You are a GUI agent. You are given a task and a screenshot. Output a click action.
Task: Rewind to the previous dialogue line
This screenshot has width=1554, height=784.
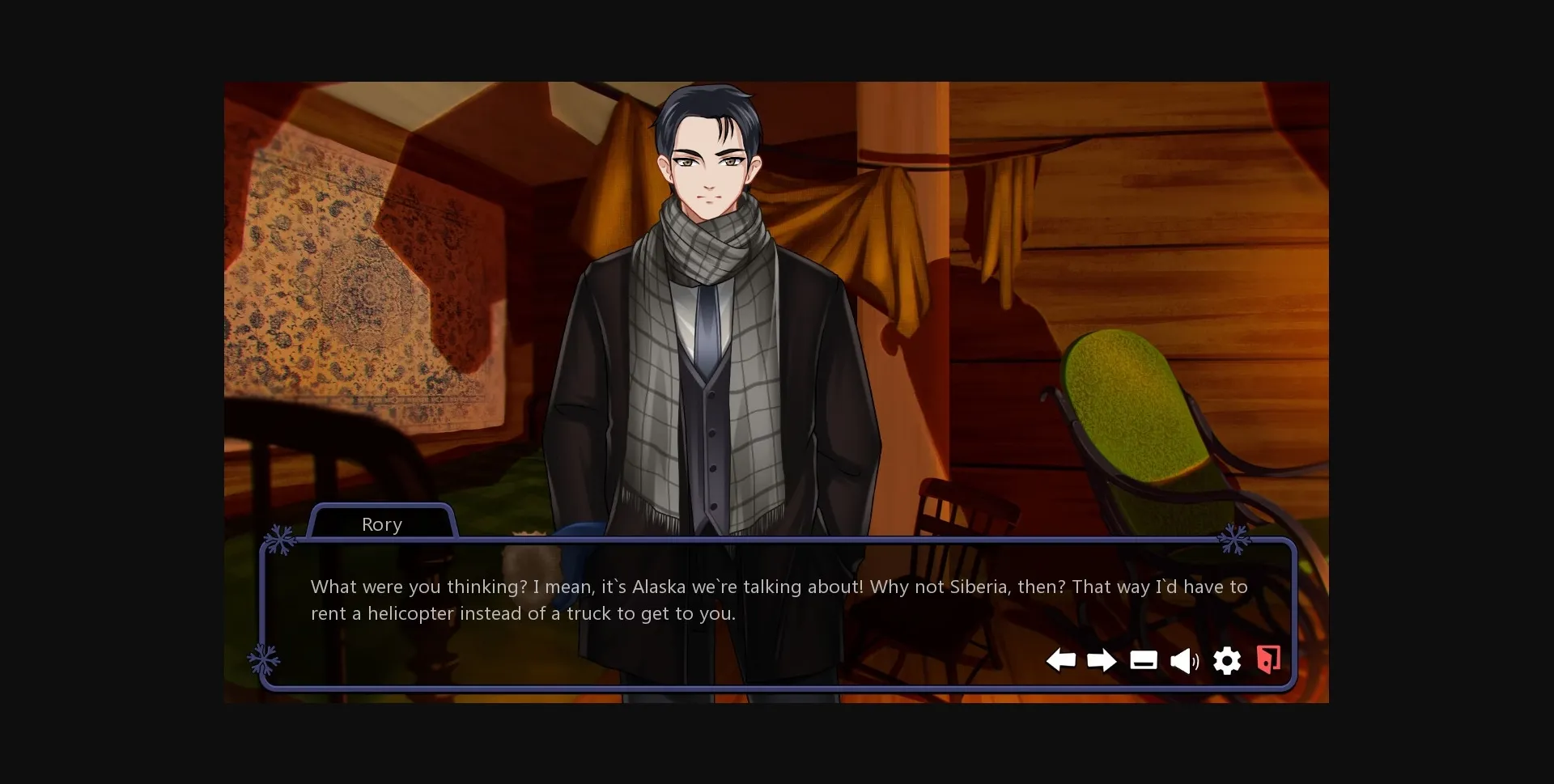1063,661
